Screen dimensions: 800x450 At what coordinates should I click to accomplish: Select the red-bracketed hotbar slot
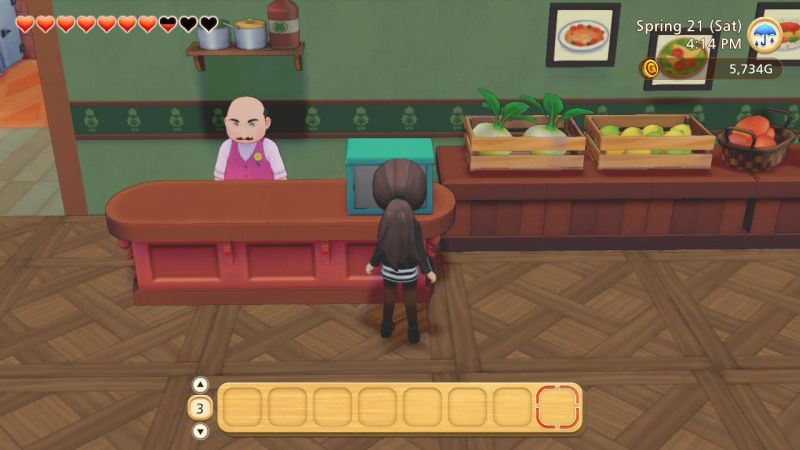[558, 407]
